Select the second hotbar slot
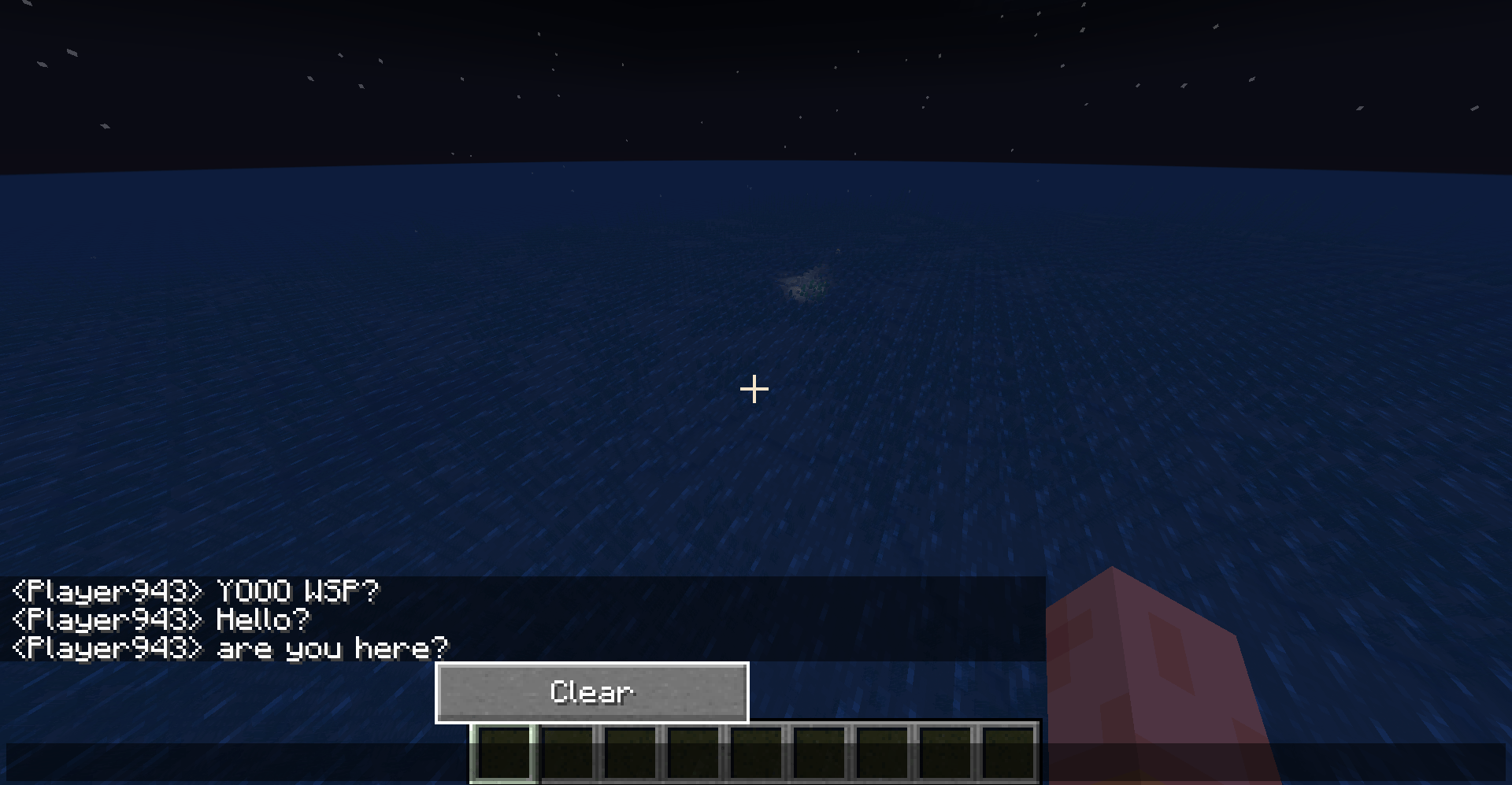The image size is (1512, 785). (x=567, y=756)
